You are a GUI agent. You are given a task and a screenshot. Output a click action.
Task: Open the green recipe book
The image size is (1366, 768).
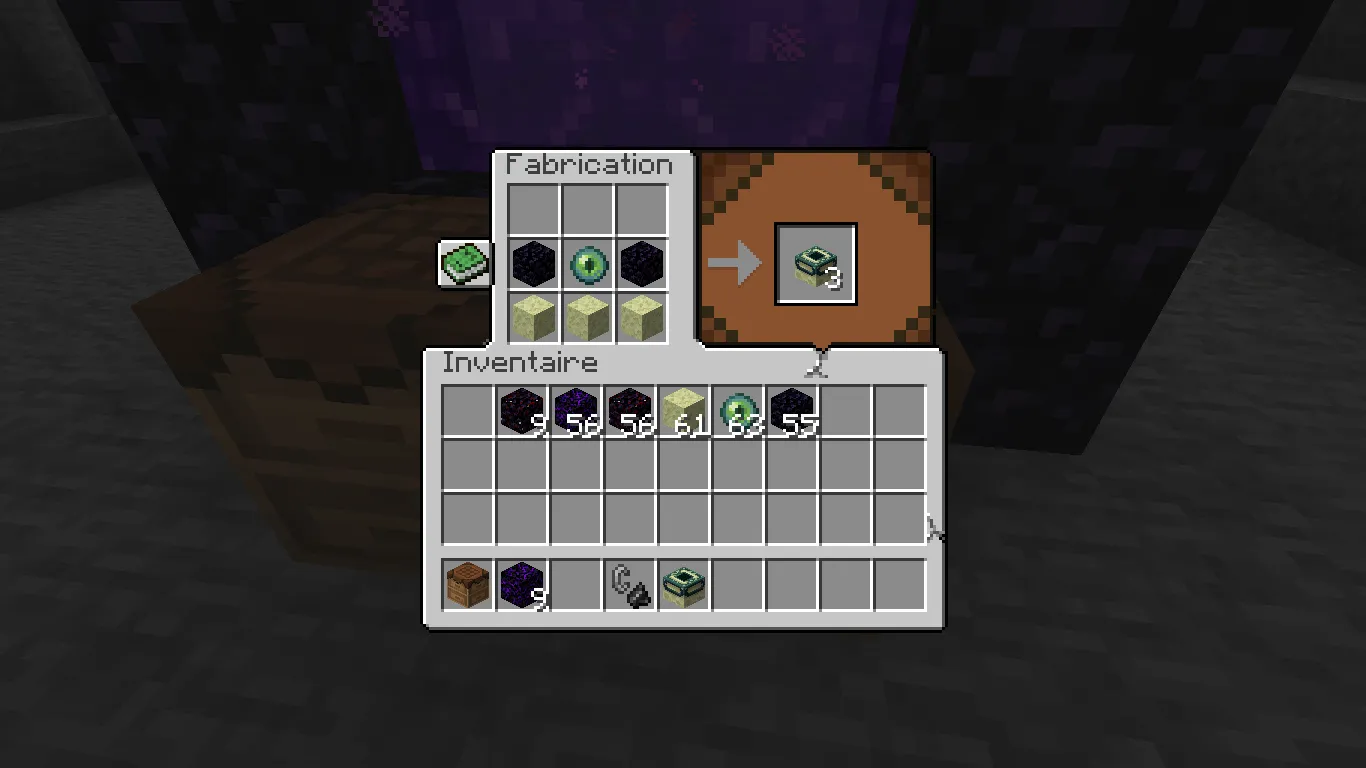[464, 263]
